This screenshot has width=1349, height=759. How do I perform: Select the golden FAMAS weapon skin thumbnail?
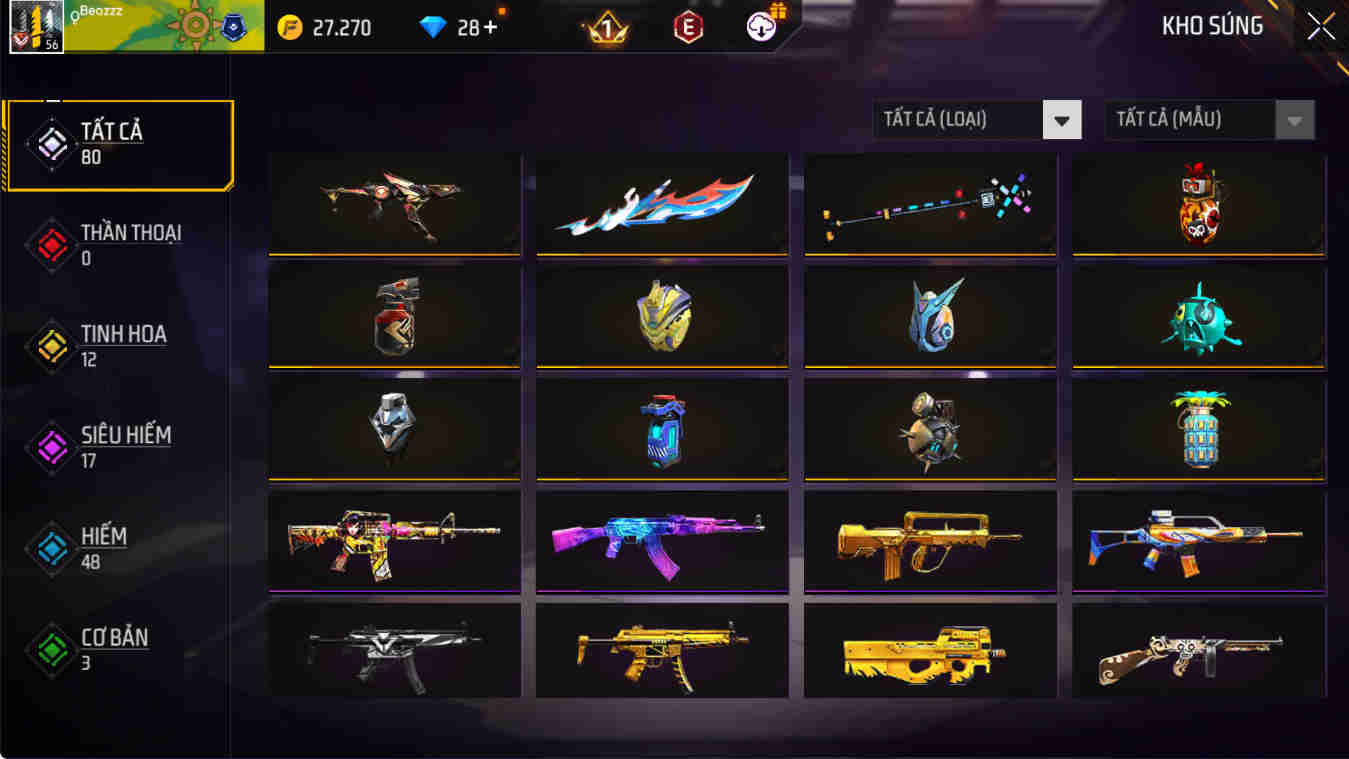tap(928, 541)
